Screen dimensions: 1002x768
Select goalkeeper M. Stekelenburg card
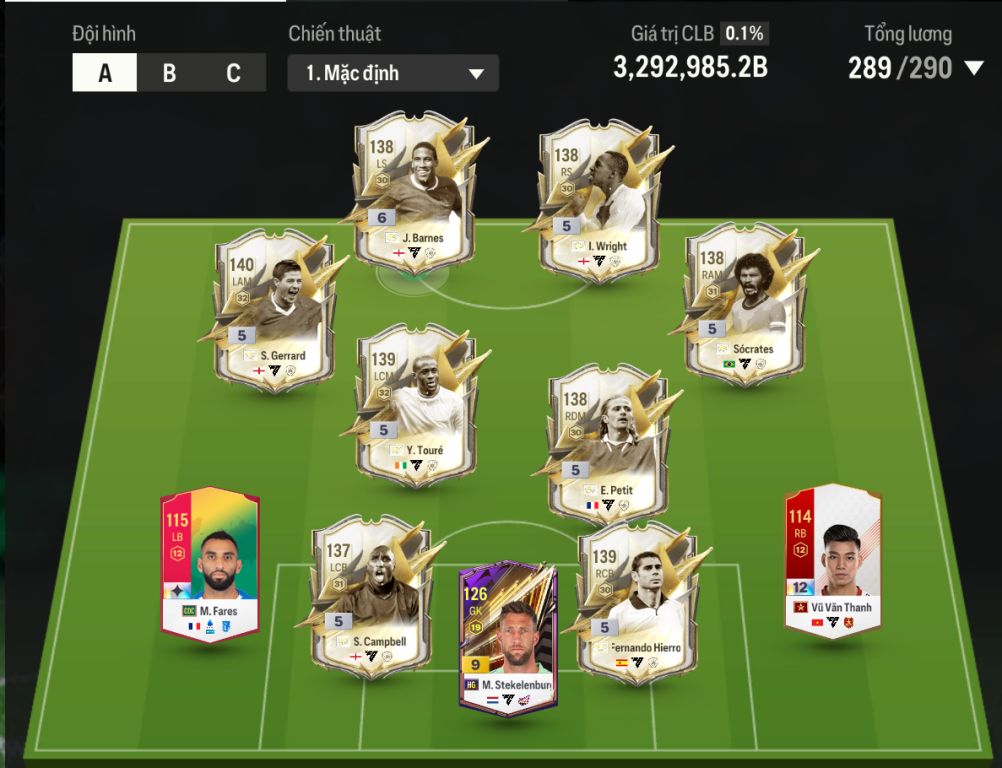[x=508, y=637]
